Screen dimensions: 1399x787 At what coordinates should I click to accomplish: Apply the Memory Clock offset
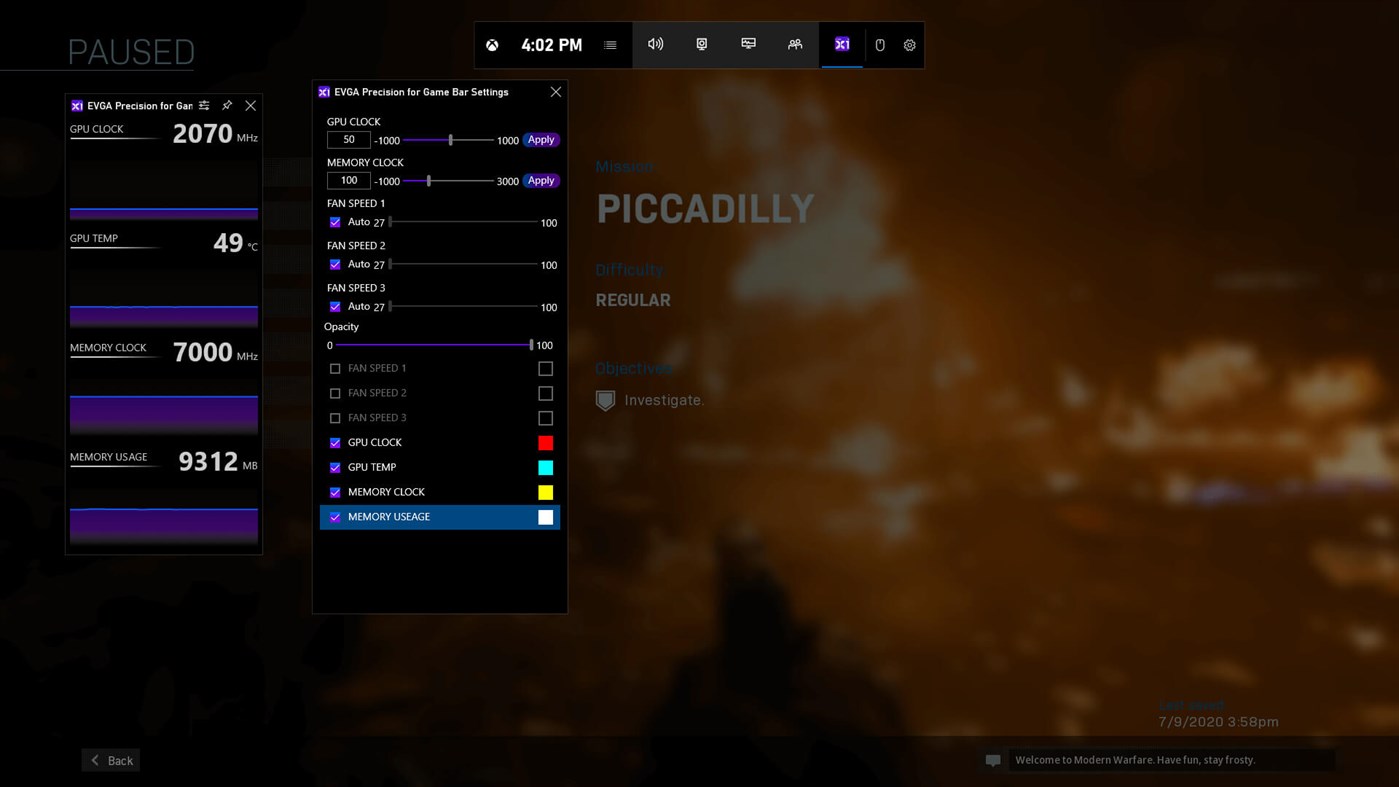pos(540,181)
